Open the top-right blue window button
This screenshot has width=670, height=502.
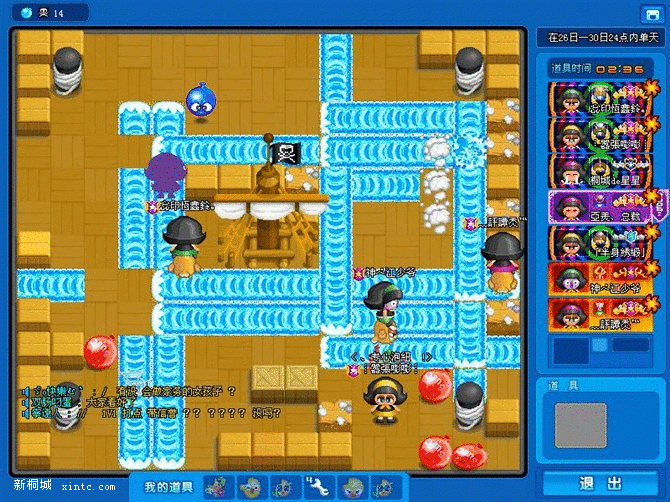click(x=652, y=13)
